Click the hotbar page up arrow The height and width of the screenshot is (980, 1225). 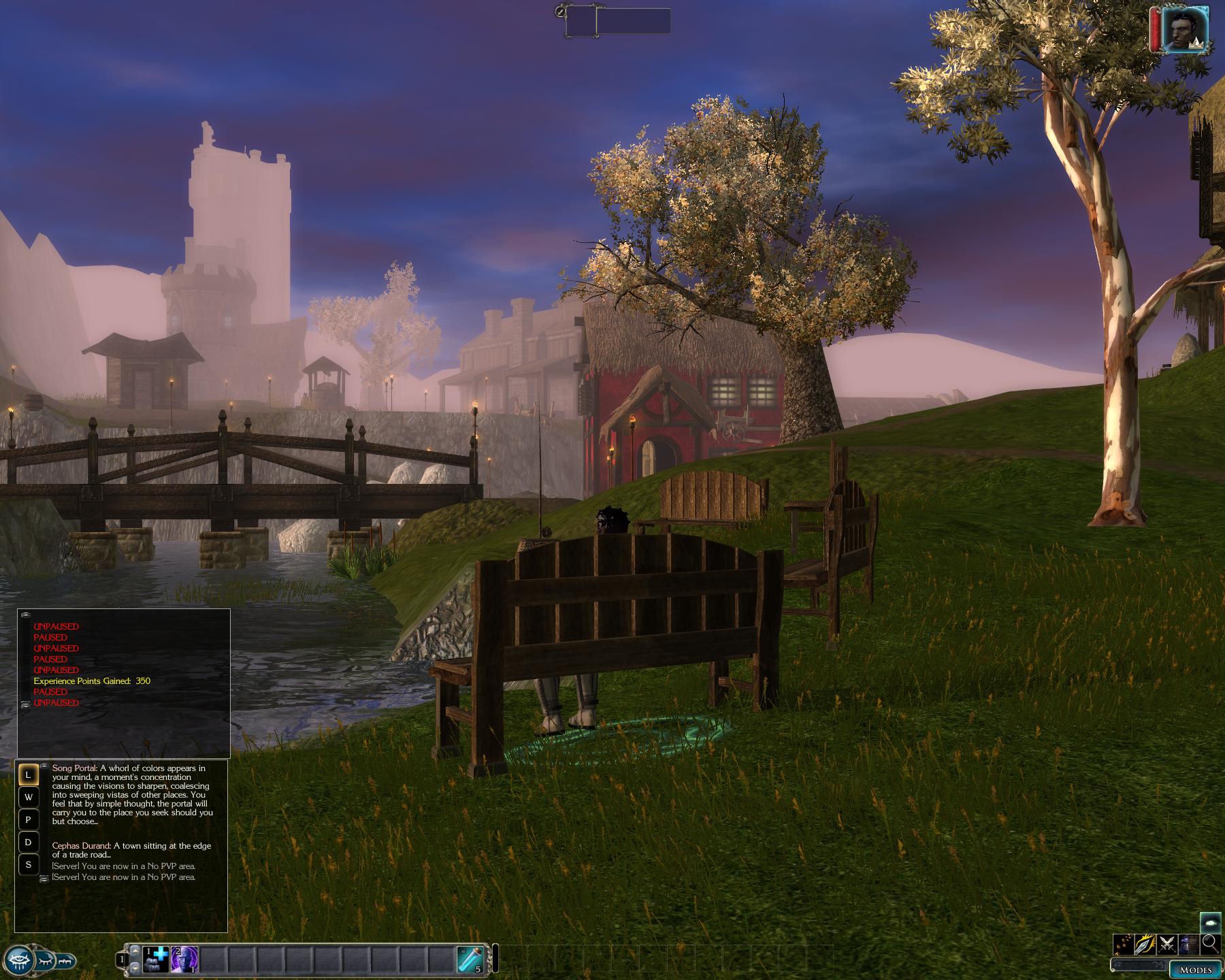tap(134, 951)
